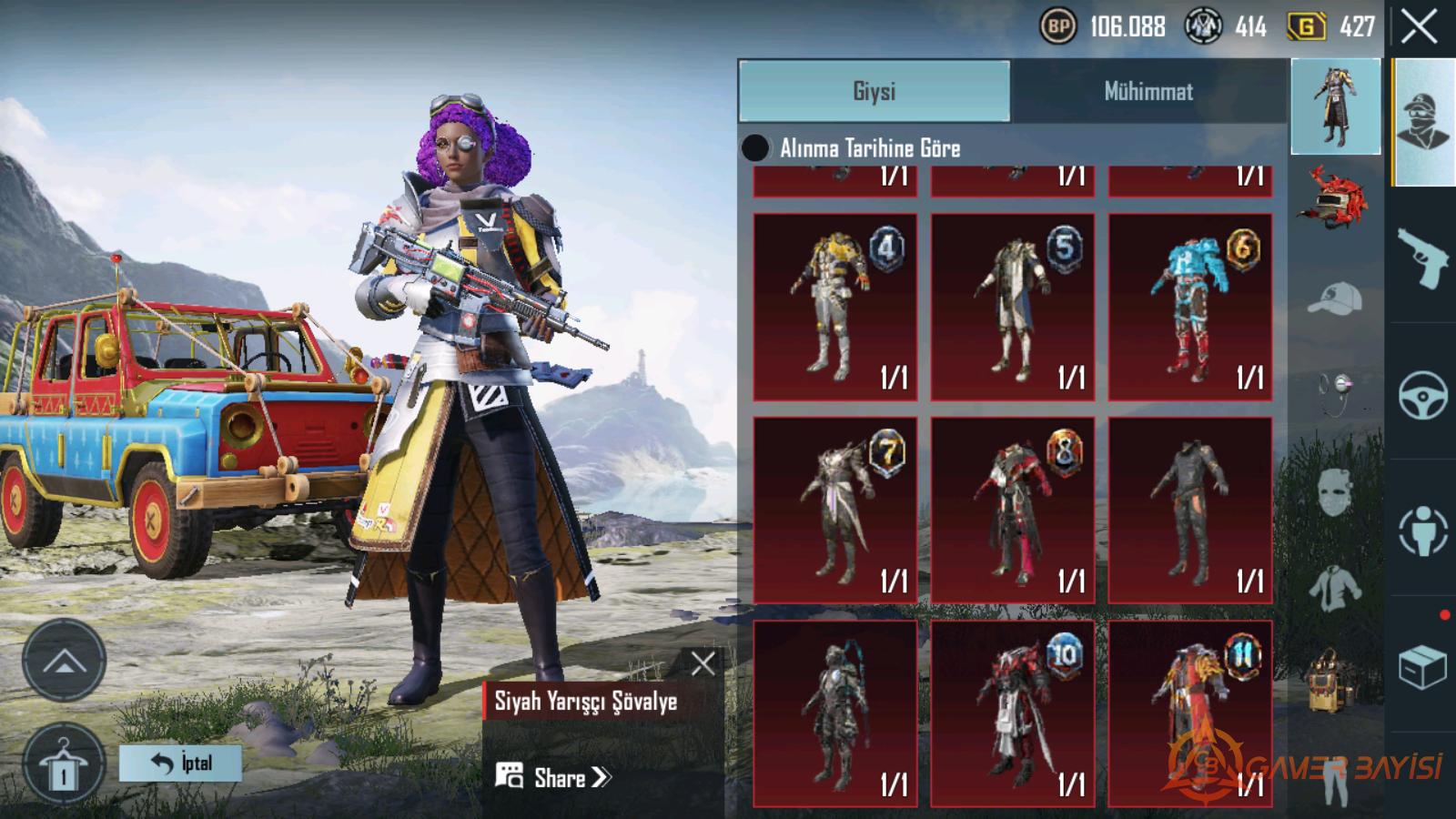The height and width of the screenshot is (819, 1456).
Task: Select the red samurai outfit badge 10
Action: coord(1012,714)
